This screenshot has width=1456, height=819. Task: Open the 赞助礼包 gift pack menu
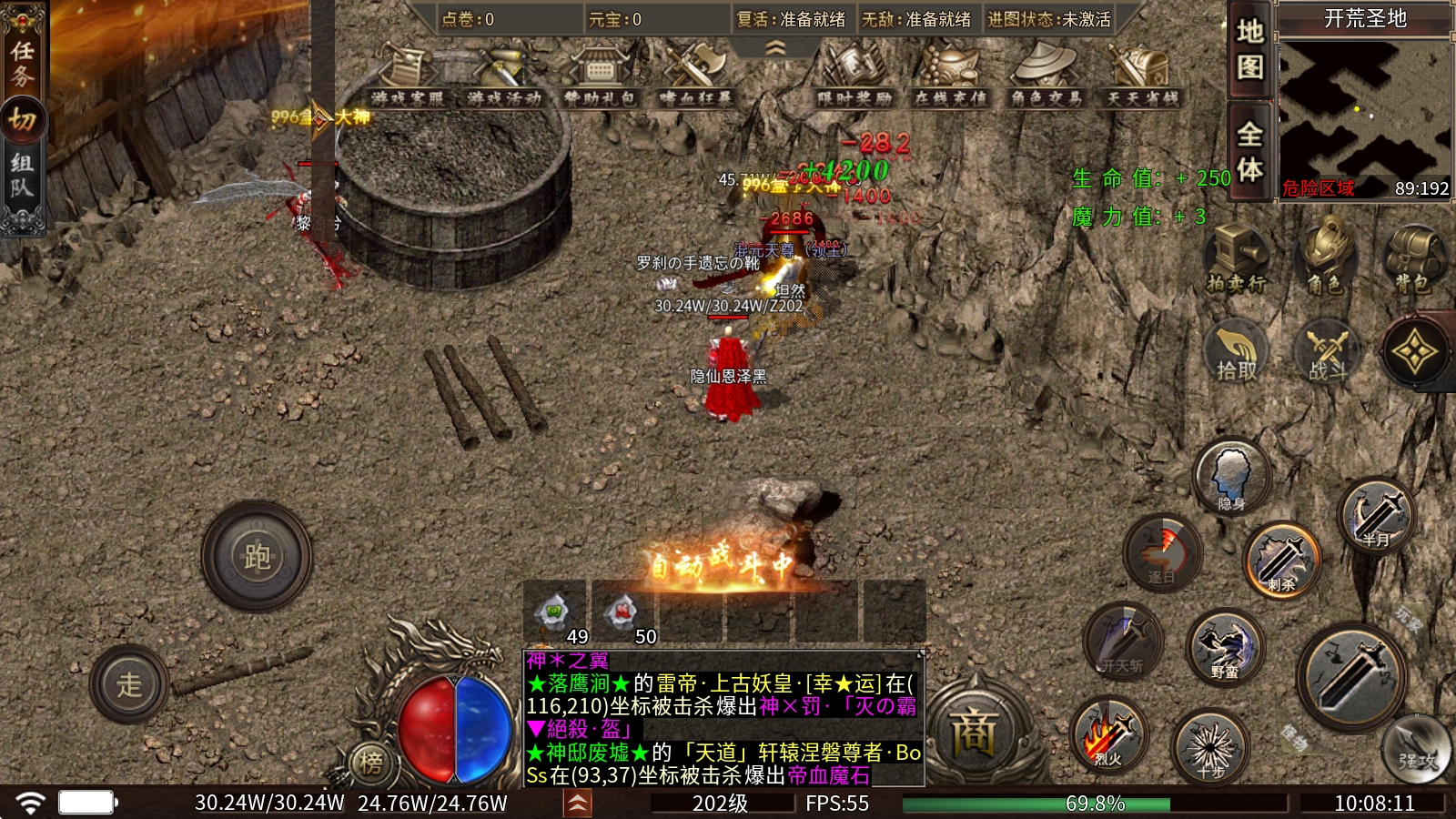(x=600, y=76)
